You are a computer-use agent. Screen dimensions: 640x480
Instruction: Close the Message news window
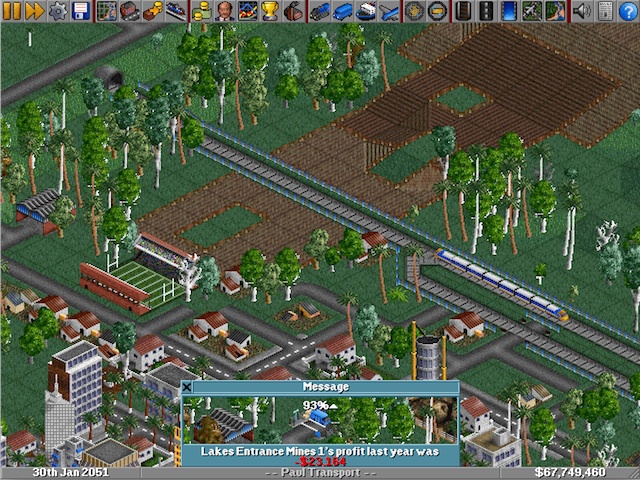pyautogui.click(x=187, y=387)
